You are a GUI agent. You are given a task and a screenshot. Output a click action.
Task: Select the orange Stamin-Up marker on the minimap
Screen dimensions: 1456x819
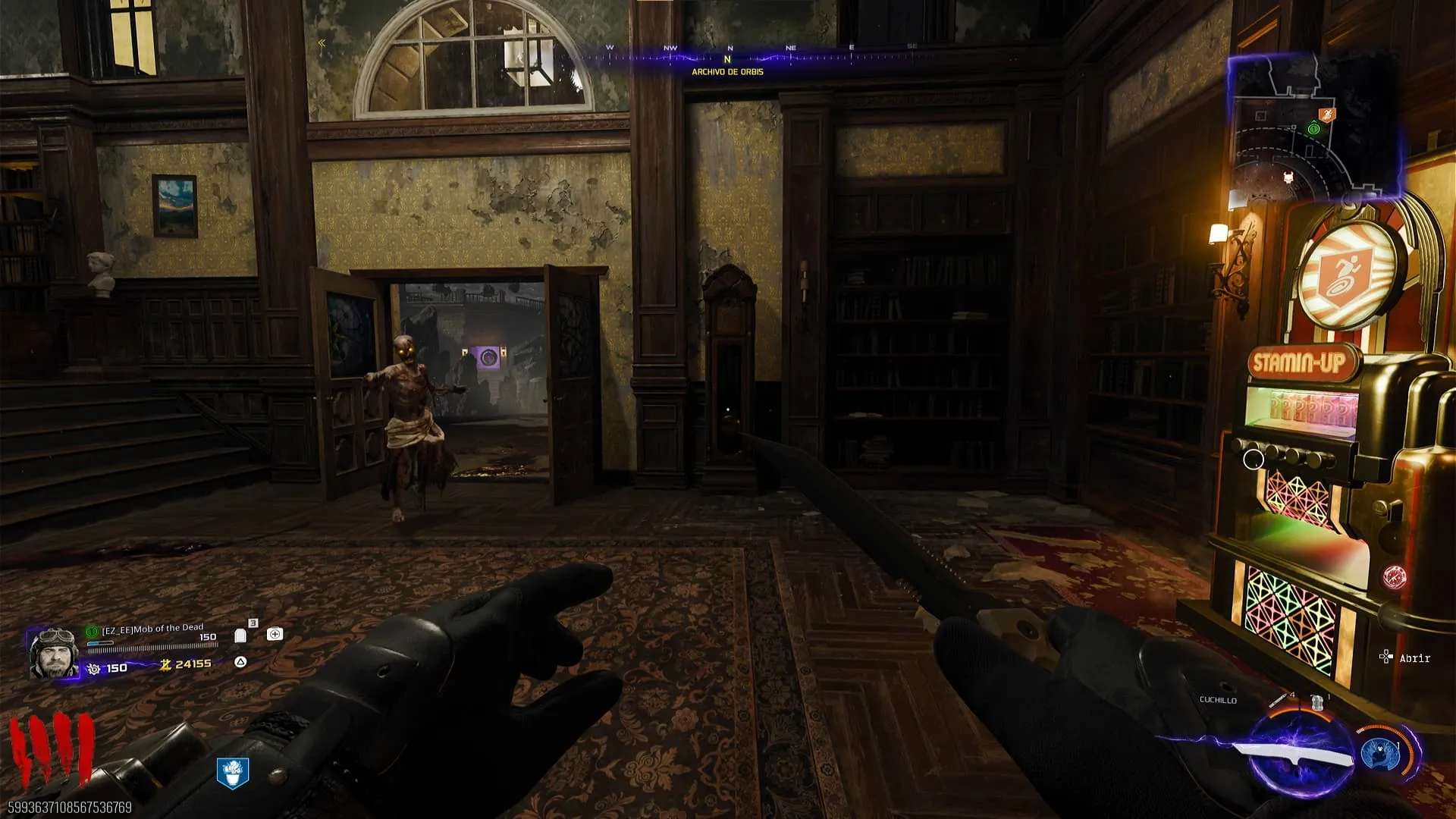pos(1327,115)
